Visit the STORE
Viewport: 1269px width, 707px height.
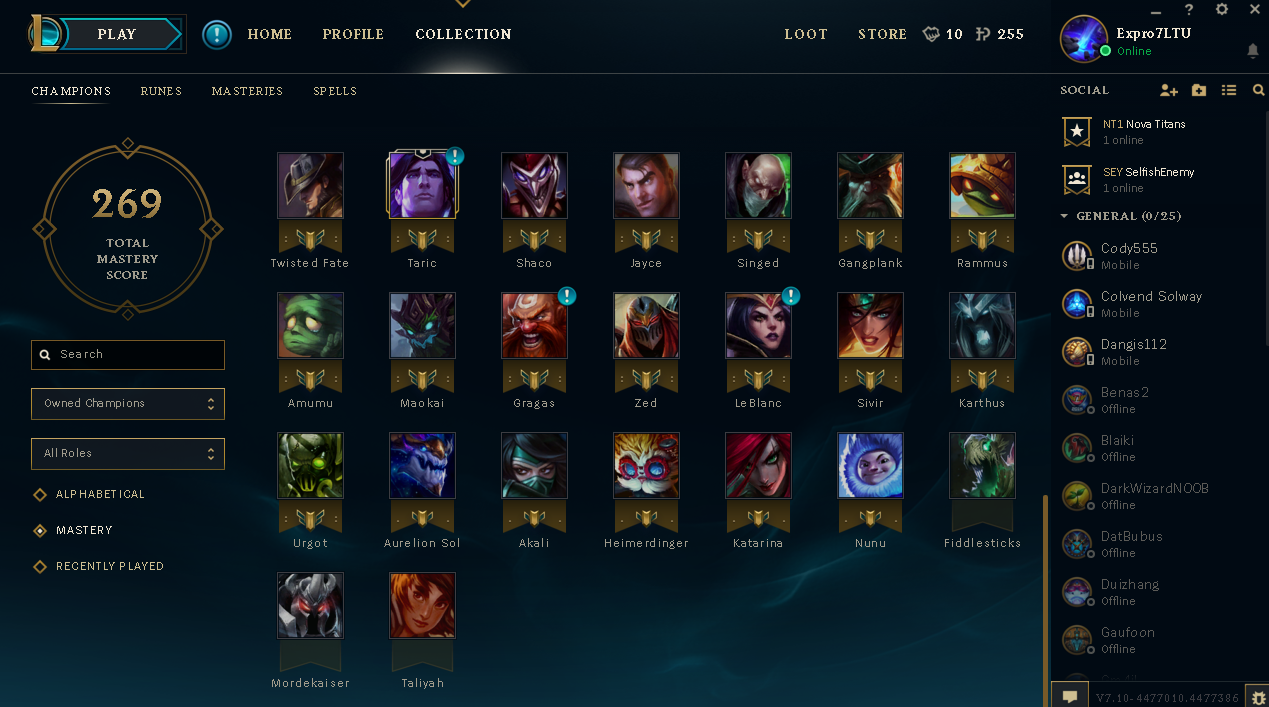pos(882,34)
